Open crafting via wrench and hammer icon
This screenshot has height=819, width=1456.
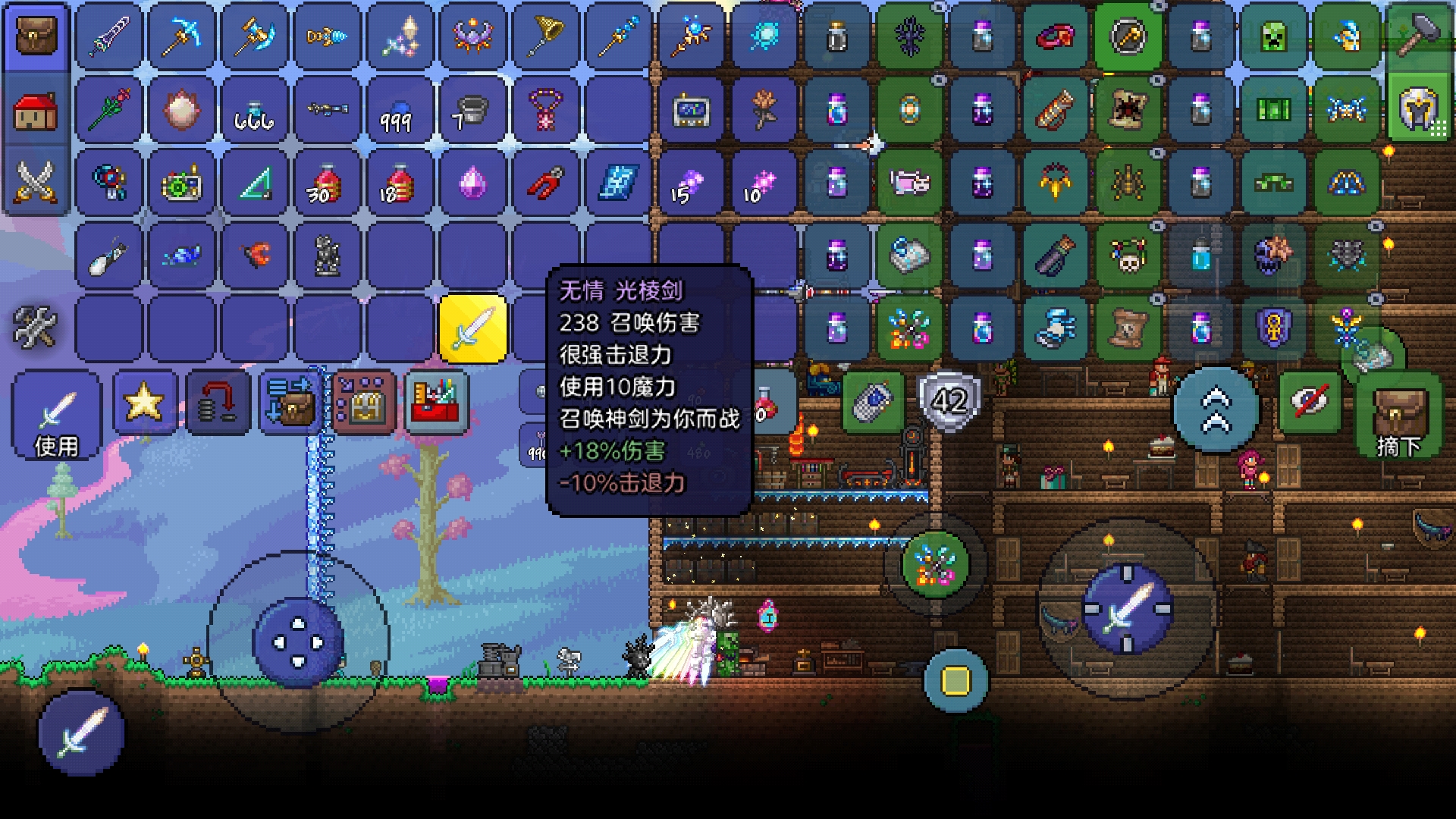(36, 327)
